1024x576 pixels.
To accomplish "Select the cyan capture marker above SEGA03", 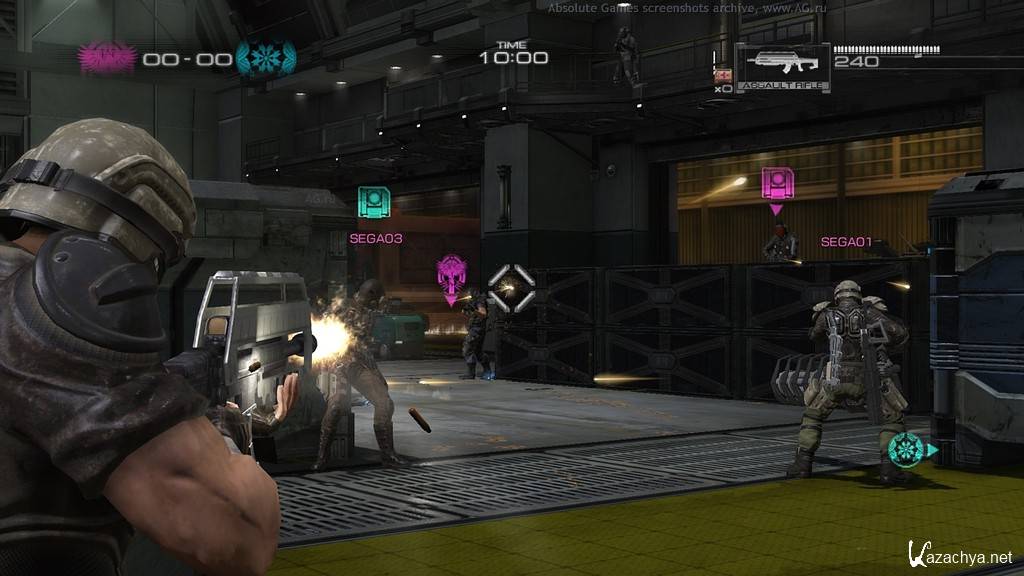I will point(375,203).
